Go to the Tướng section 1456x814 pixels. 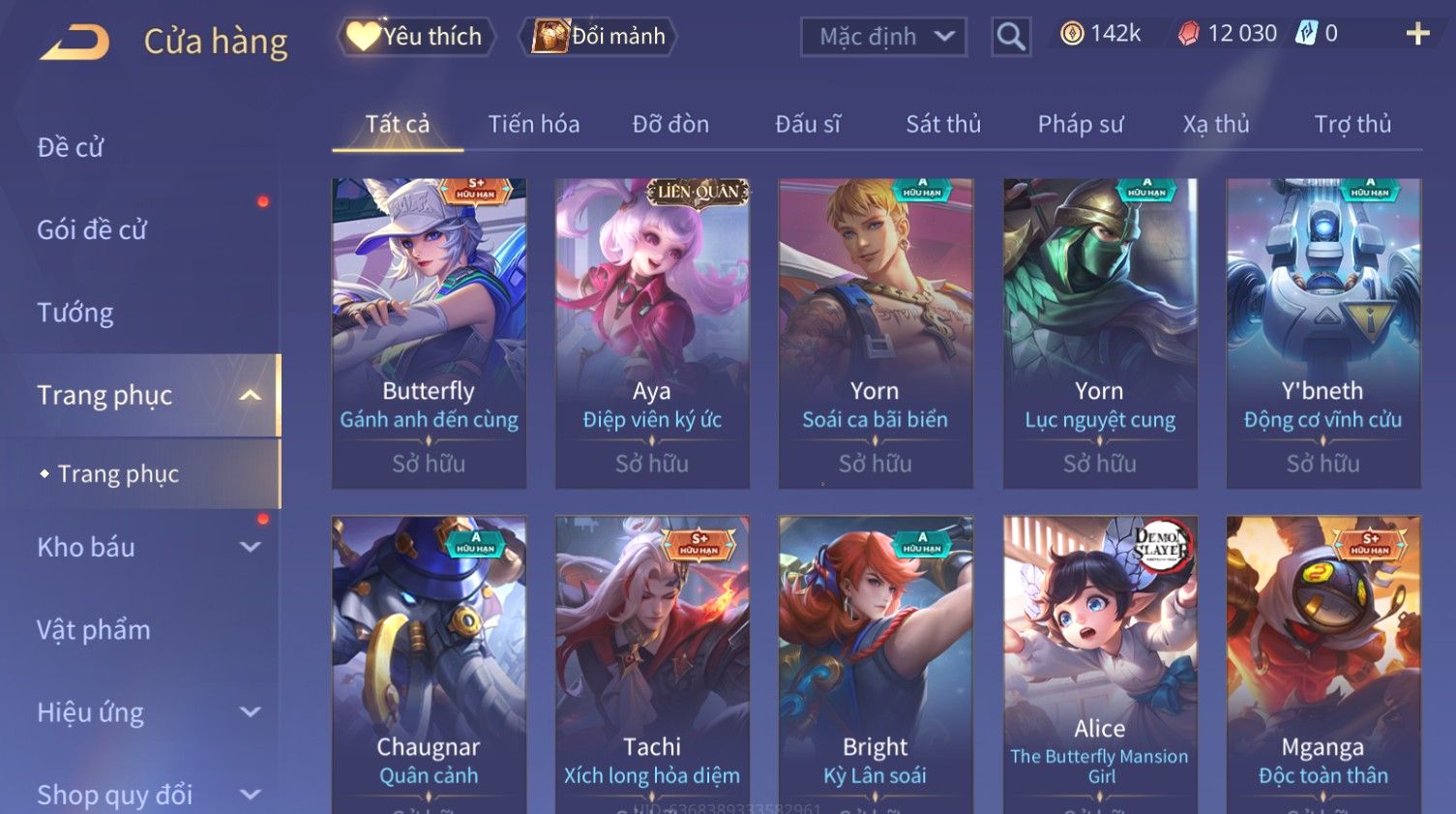point(75,313)
